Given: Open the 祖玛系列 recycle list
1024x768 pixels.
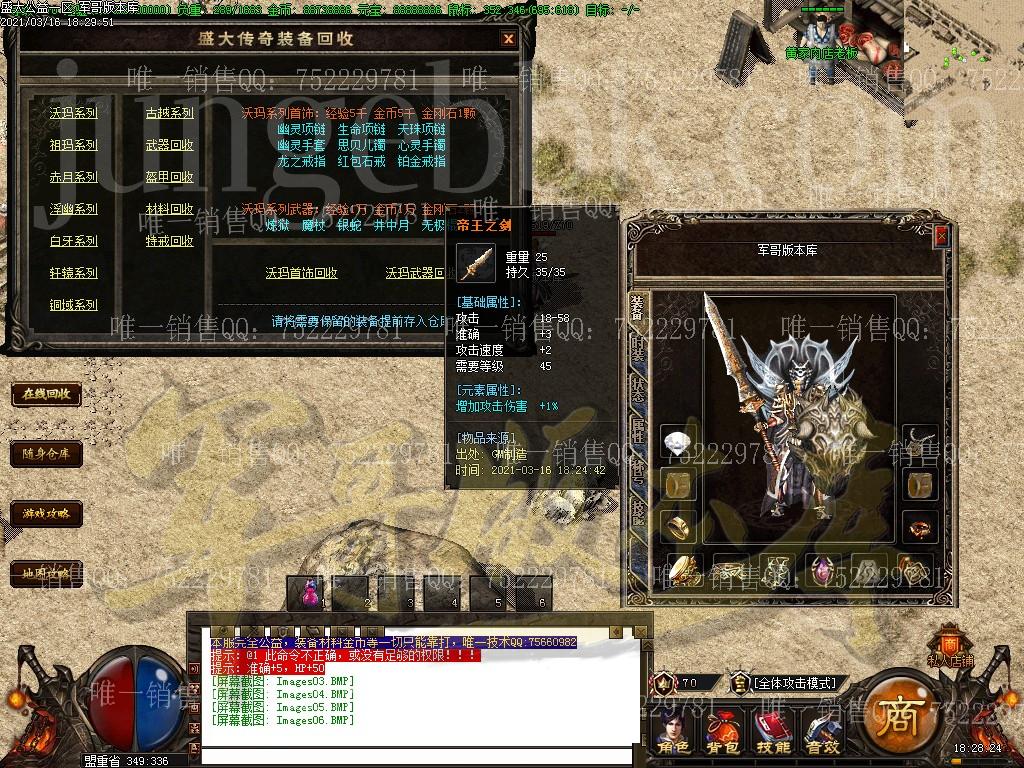Looking at the screenshot, I should point(74,145).
